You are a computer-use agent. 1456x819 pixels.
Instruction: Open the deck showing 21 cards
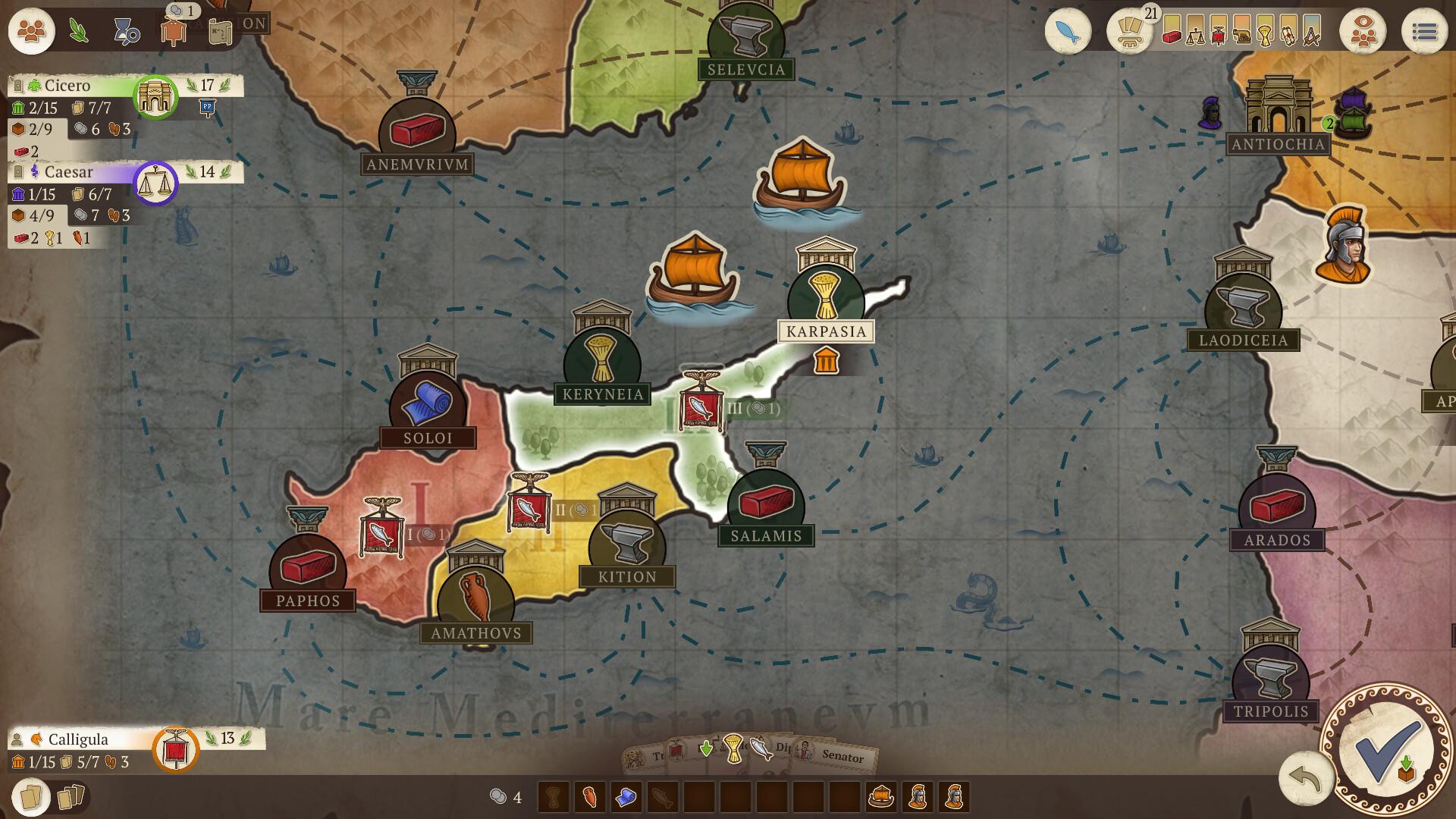1129,32
